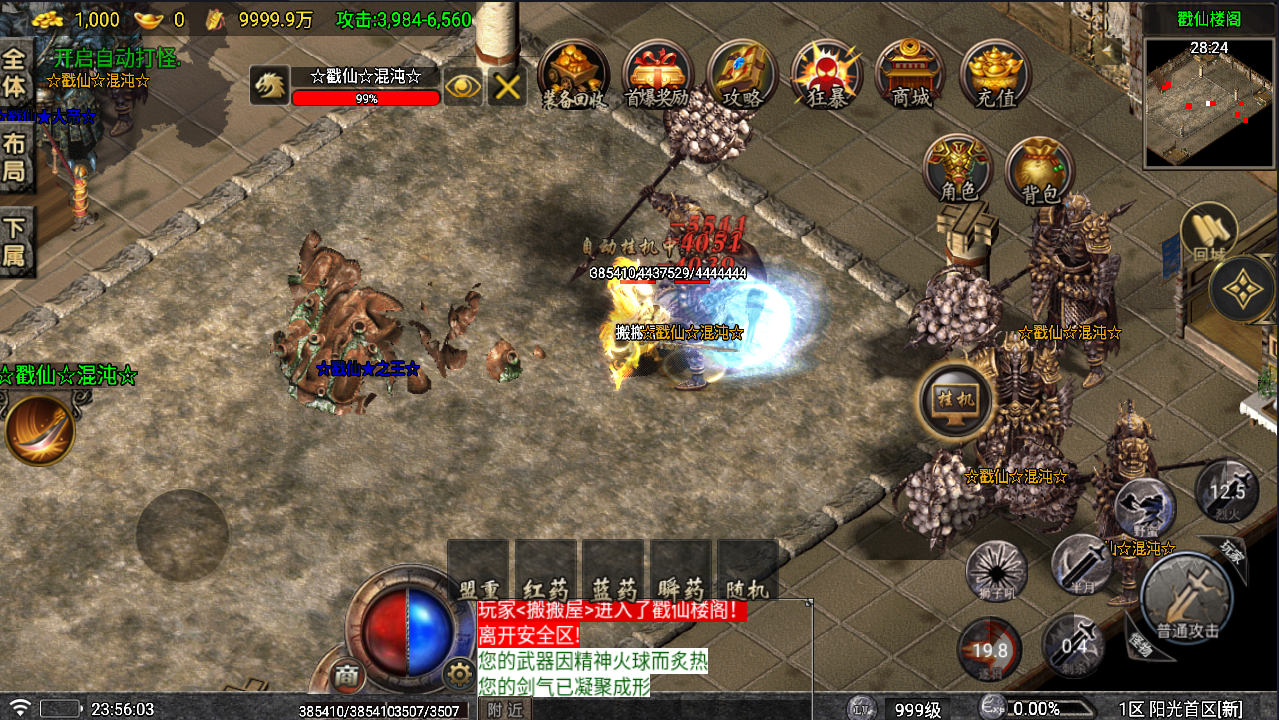
Task: Open the 首爆奖励 first-drop rewards
Action: (657, 73)
